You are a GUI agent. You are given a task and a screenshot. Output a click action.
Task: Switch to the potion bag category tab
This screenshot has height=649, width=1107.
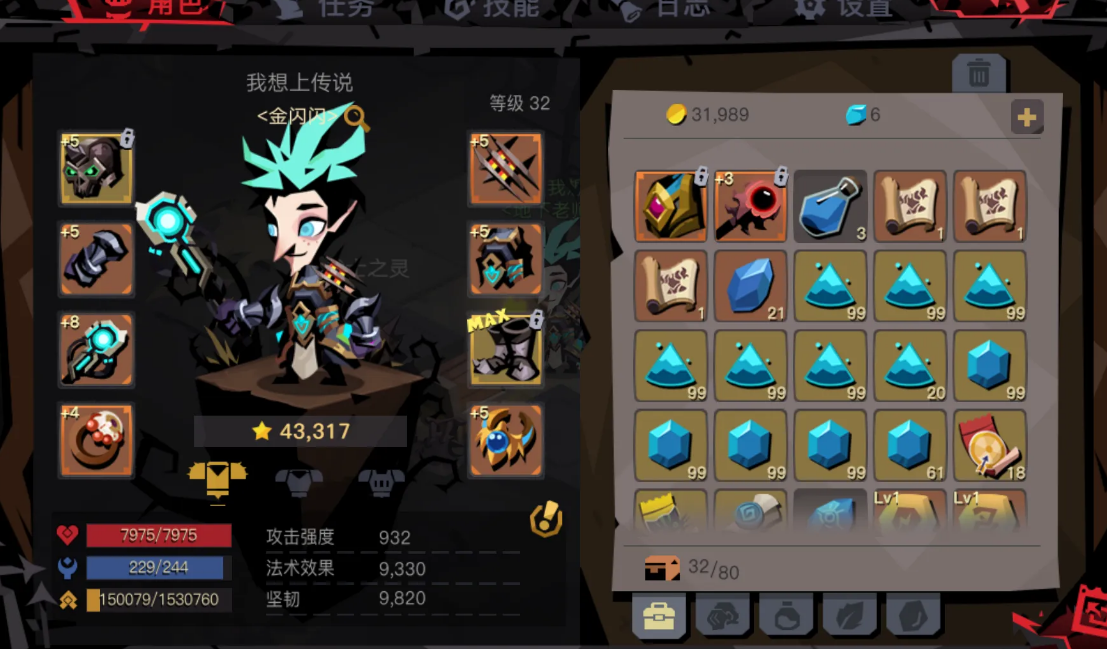coord(786,617)
